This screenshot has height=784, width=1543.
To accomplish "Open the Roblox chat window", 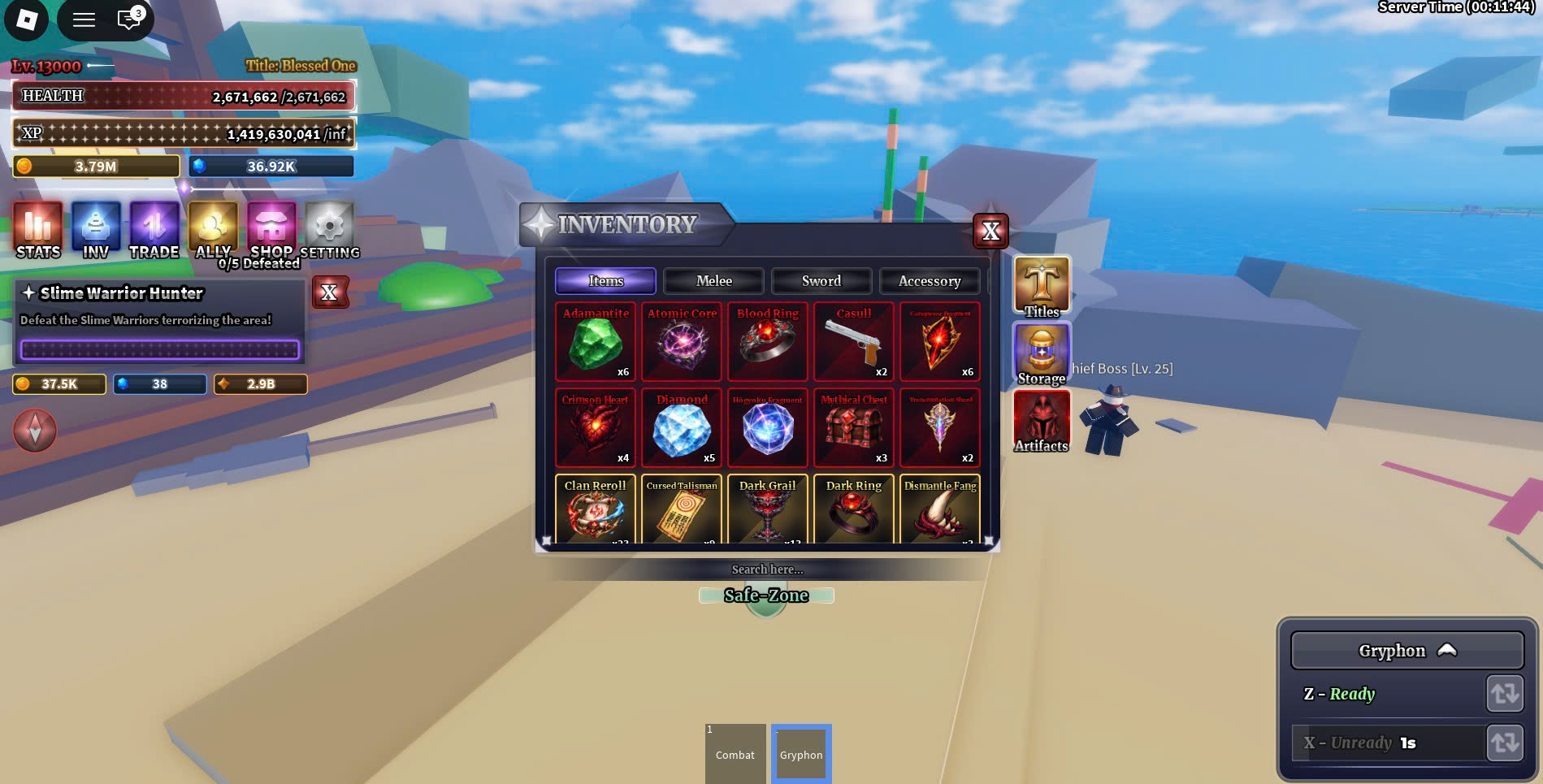I will tap(128, 19).
